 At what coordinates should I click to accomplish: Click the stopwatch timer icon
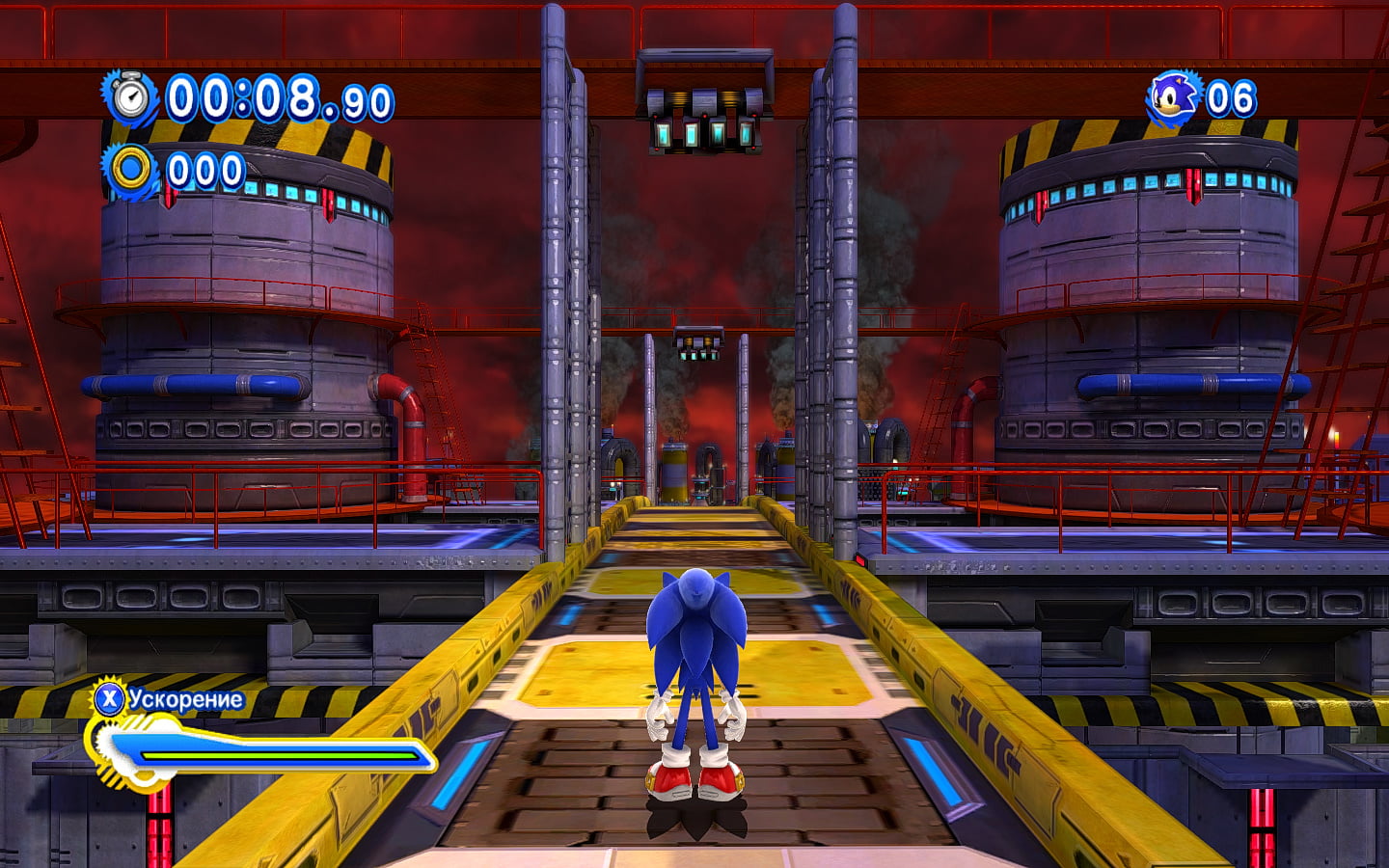(x=132, y=97)
